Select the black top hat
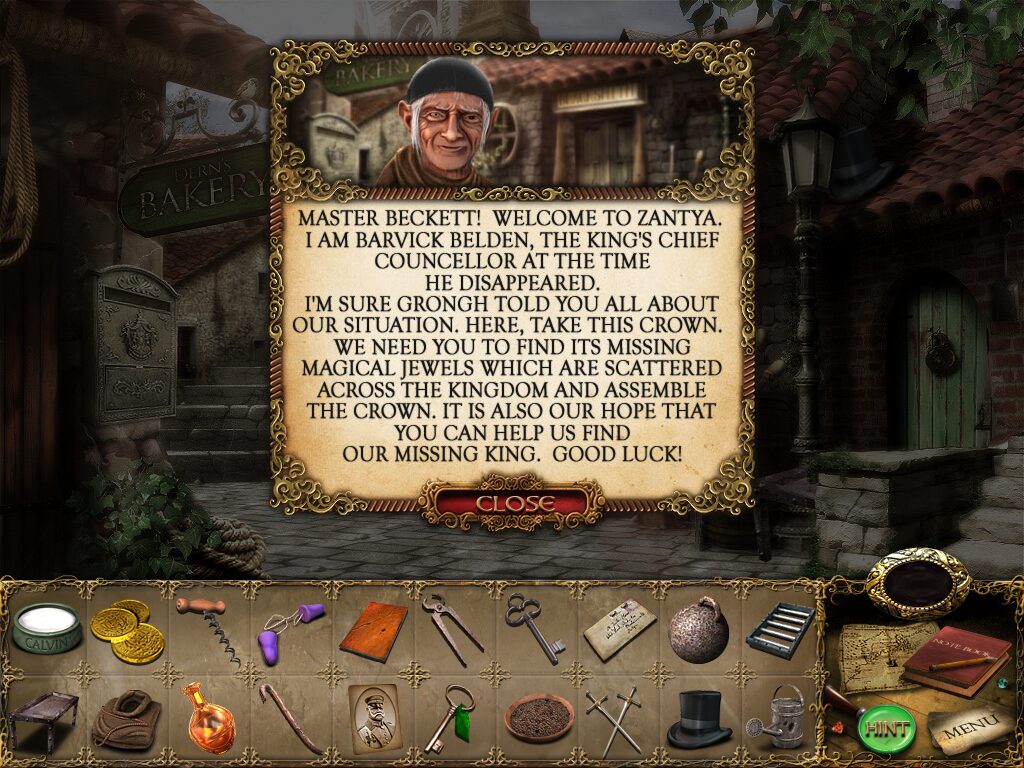This screenshot has height=768, width=1024. 698,718
